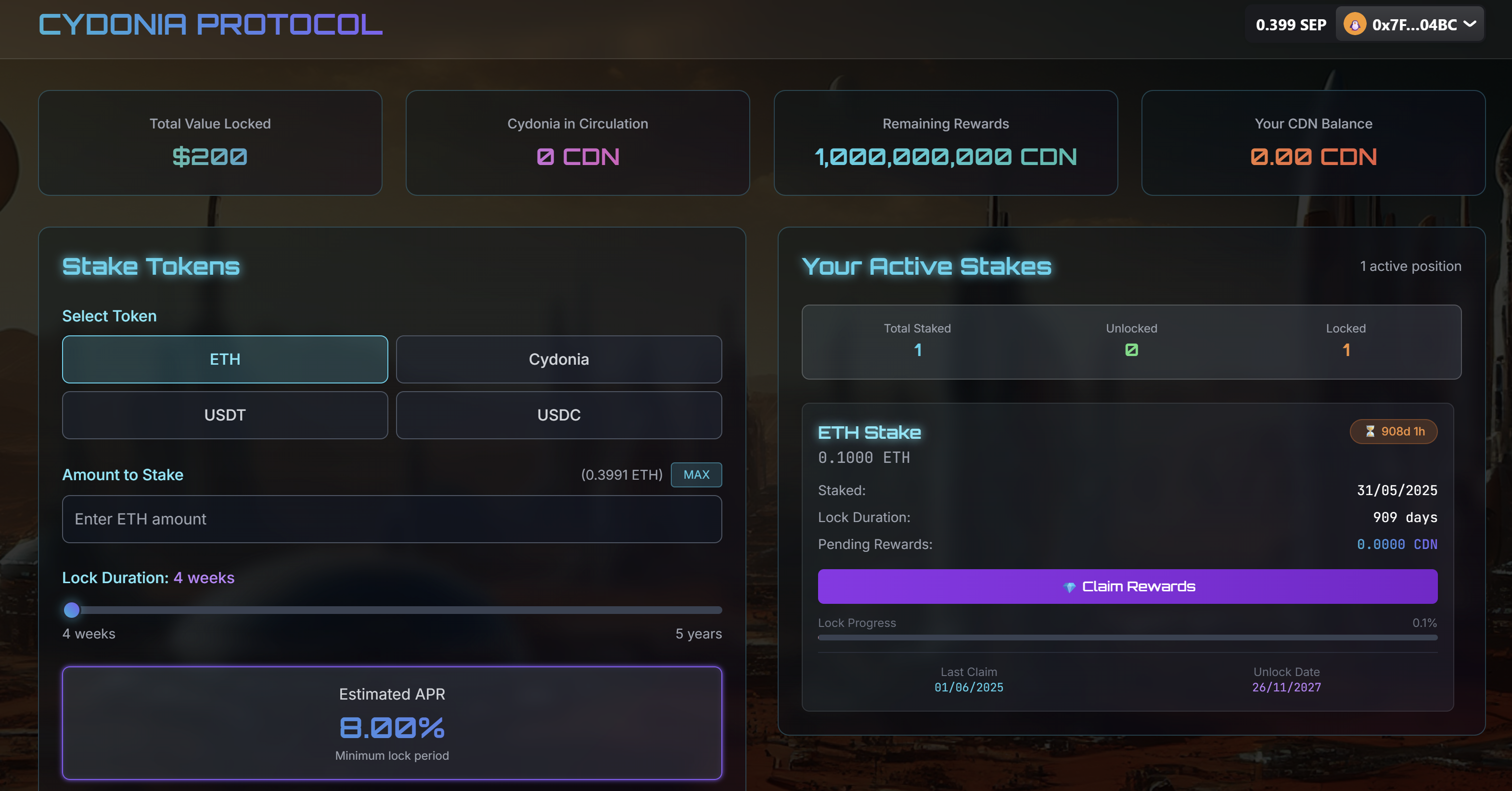1512x791 pixels.
Task: Click the Remaining Rewards card
Action: click(x=946, y=142)
